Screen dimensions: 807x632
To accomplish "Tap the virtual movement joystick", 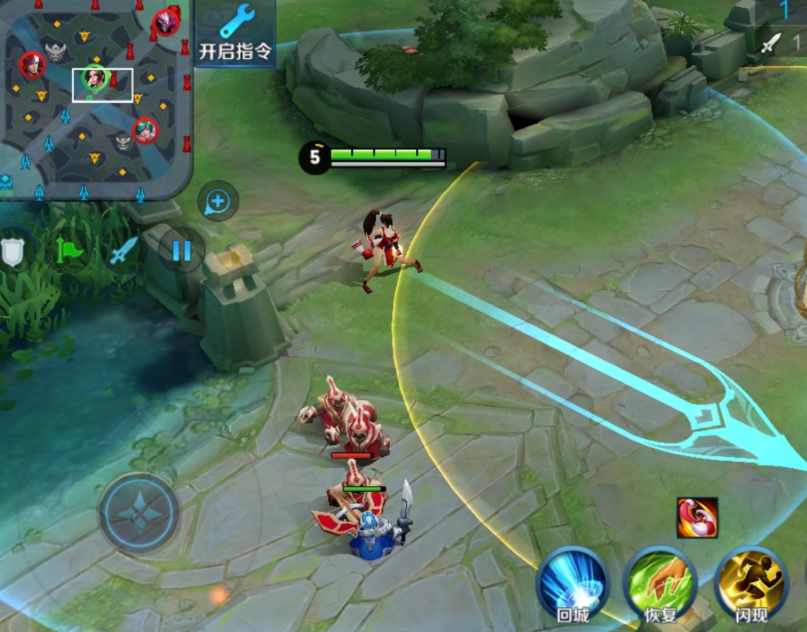I will pos(139,513).
